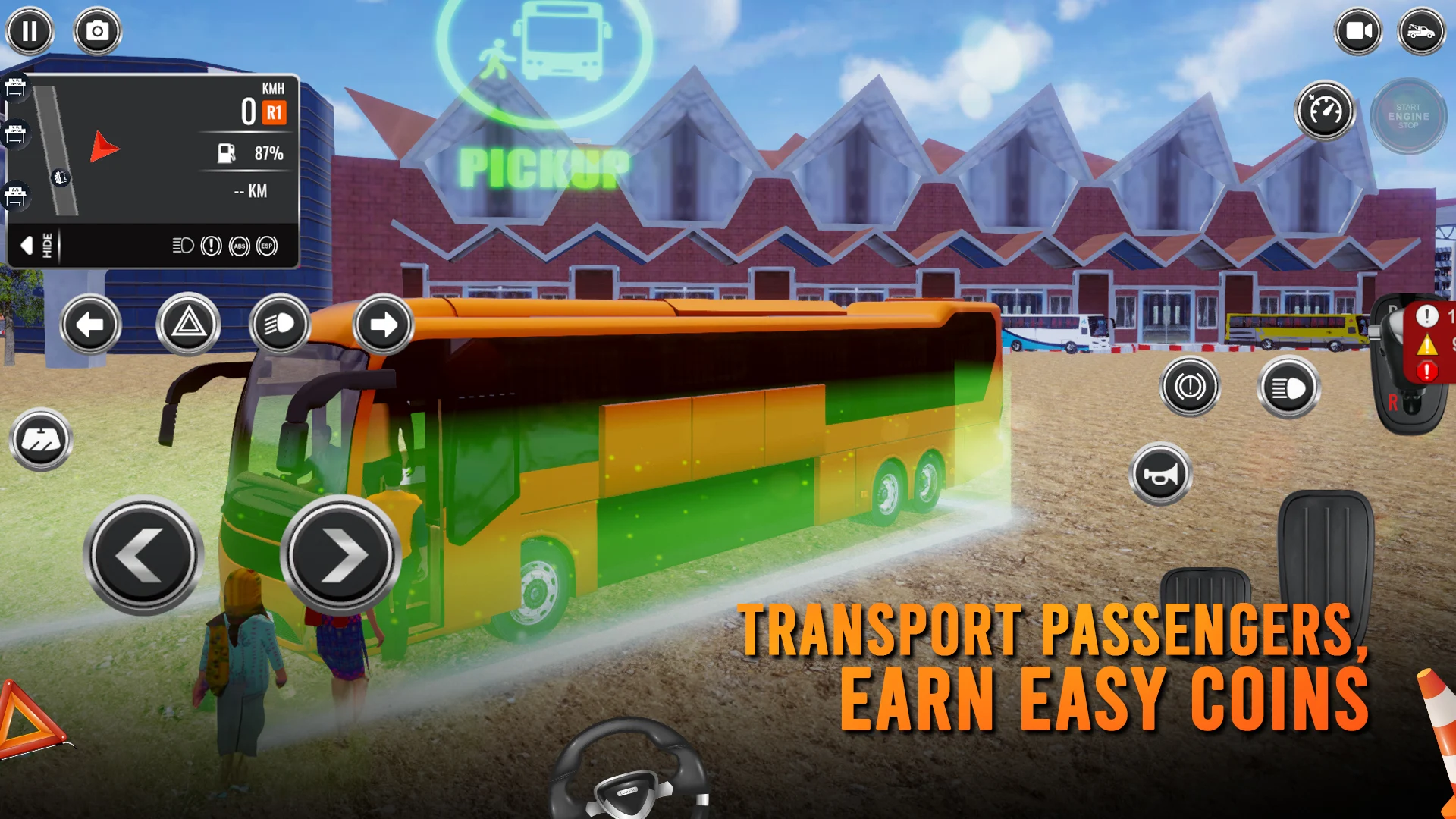1456x819 pixels.
Task: Request the tow truck service
Action: click(1423, 30)
